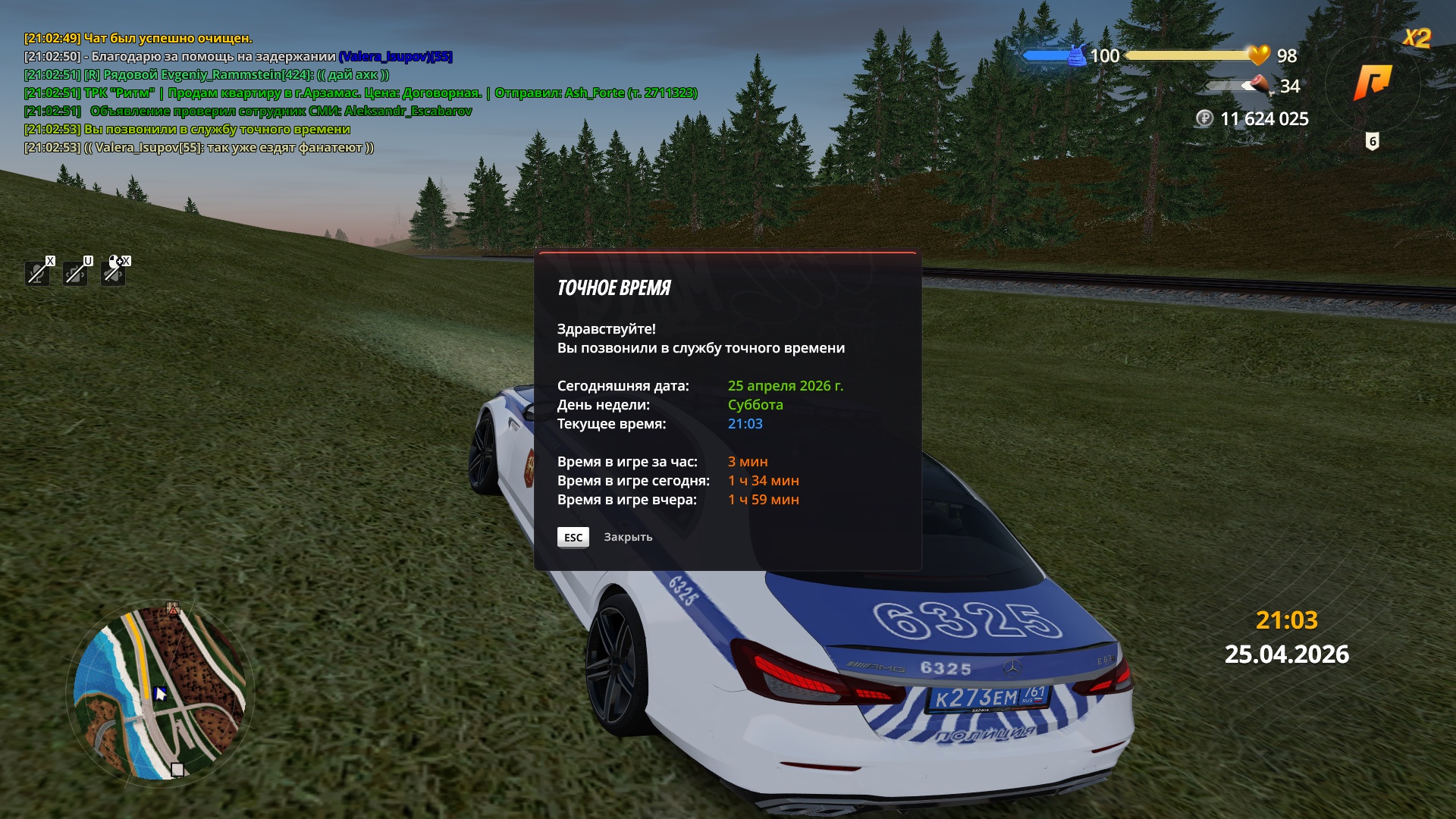Toggle the muted microphone icon
The width and height of the screenshot is (1456, 819).
37,272
